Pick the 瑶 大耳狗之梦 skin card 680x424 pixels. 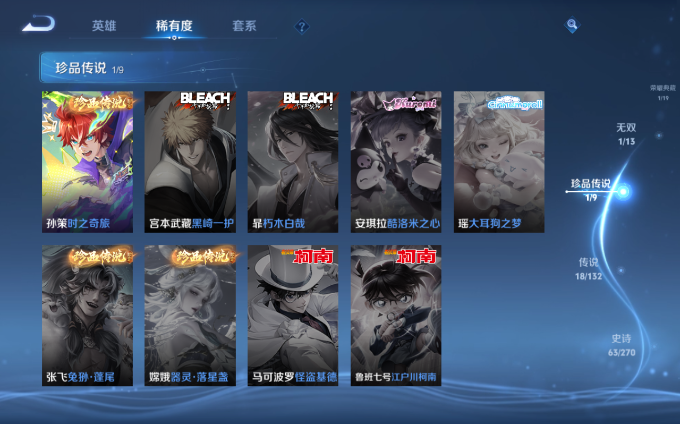point(498,161)
